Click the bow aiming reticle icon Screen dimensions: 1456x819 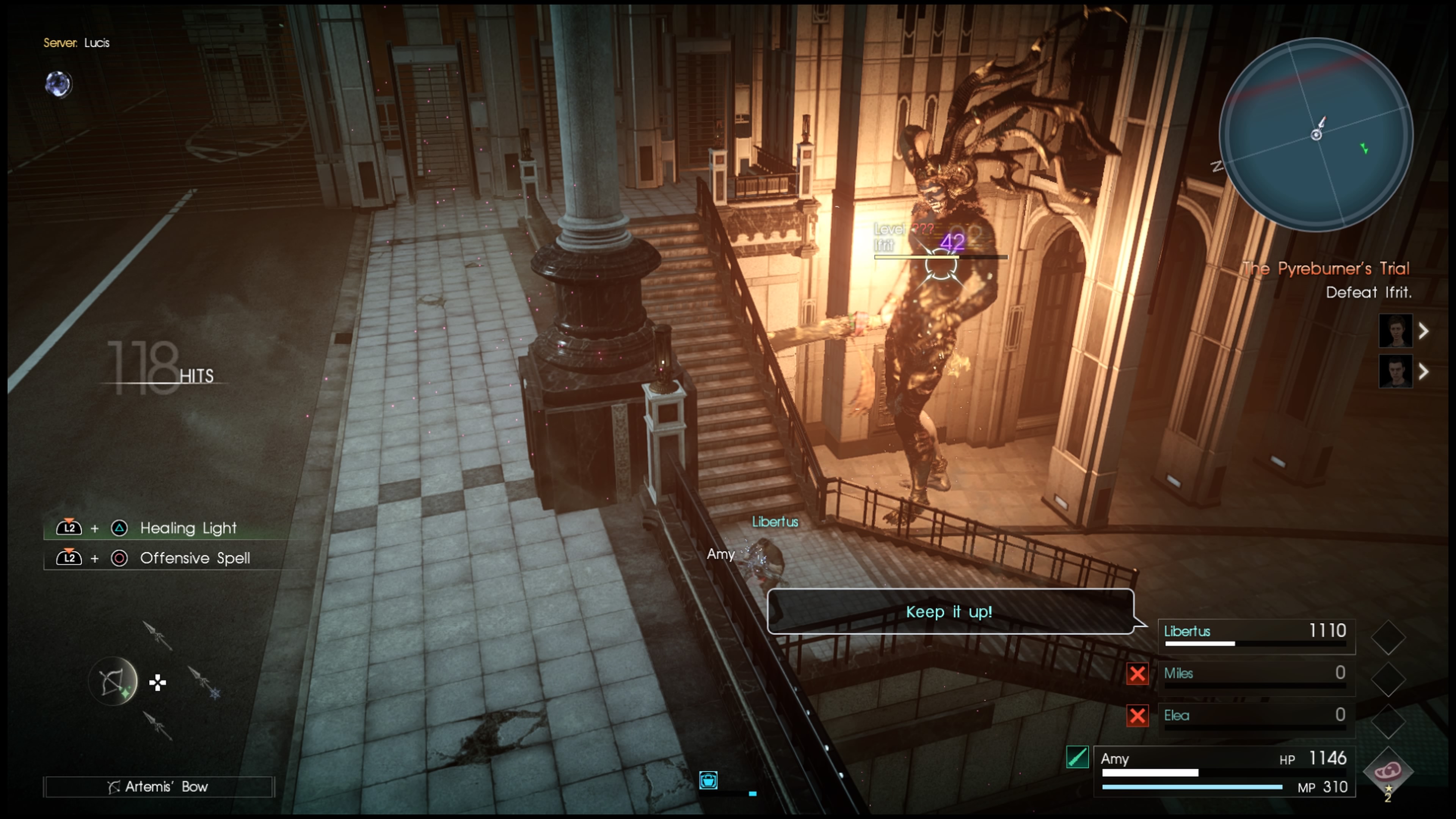(112, 682)
